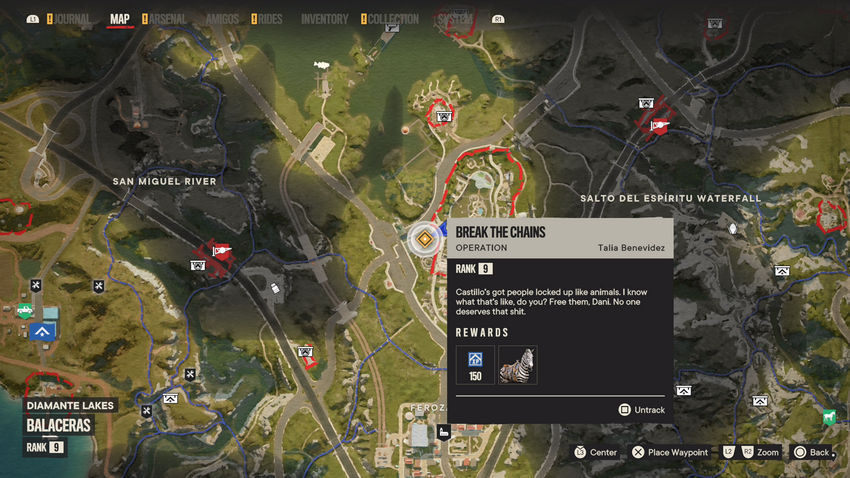Inspect the 150 XP reward tile
This screenshot has height=478, width=850.
[475, 365]
